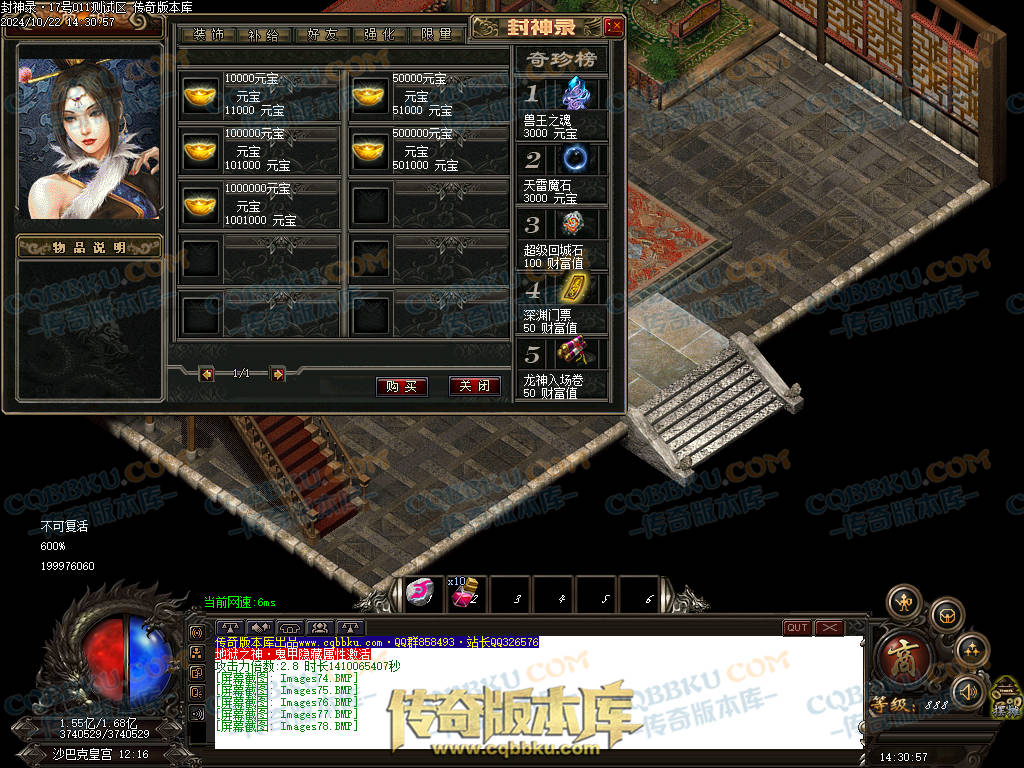The image size is (1024, 768).
Task: Close the 封神录 shop with red X
Action: point(614,27)
